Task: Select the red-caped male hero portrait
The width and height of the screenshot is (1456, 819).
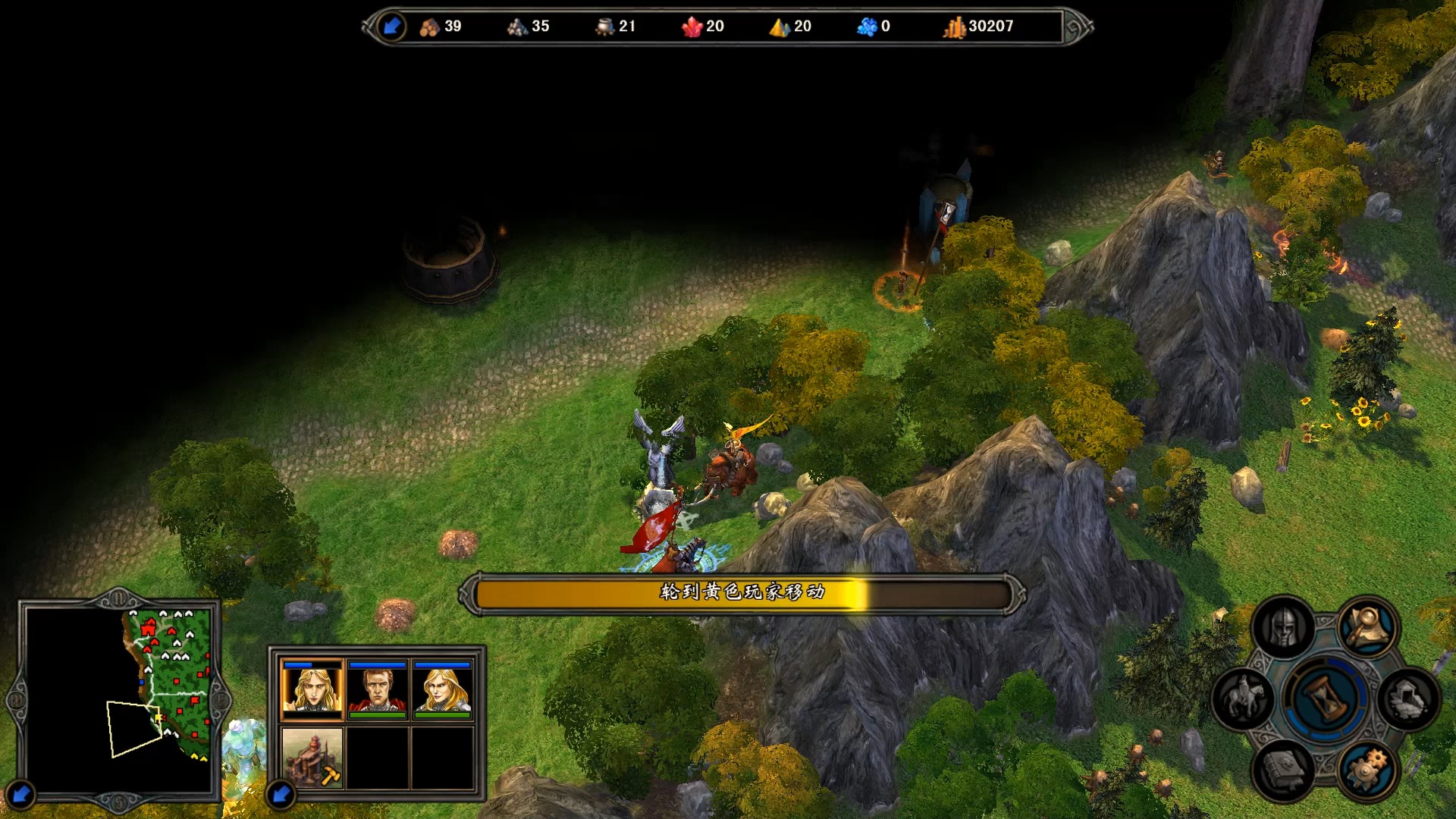Action: click(378, 689)
